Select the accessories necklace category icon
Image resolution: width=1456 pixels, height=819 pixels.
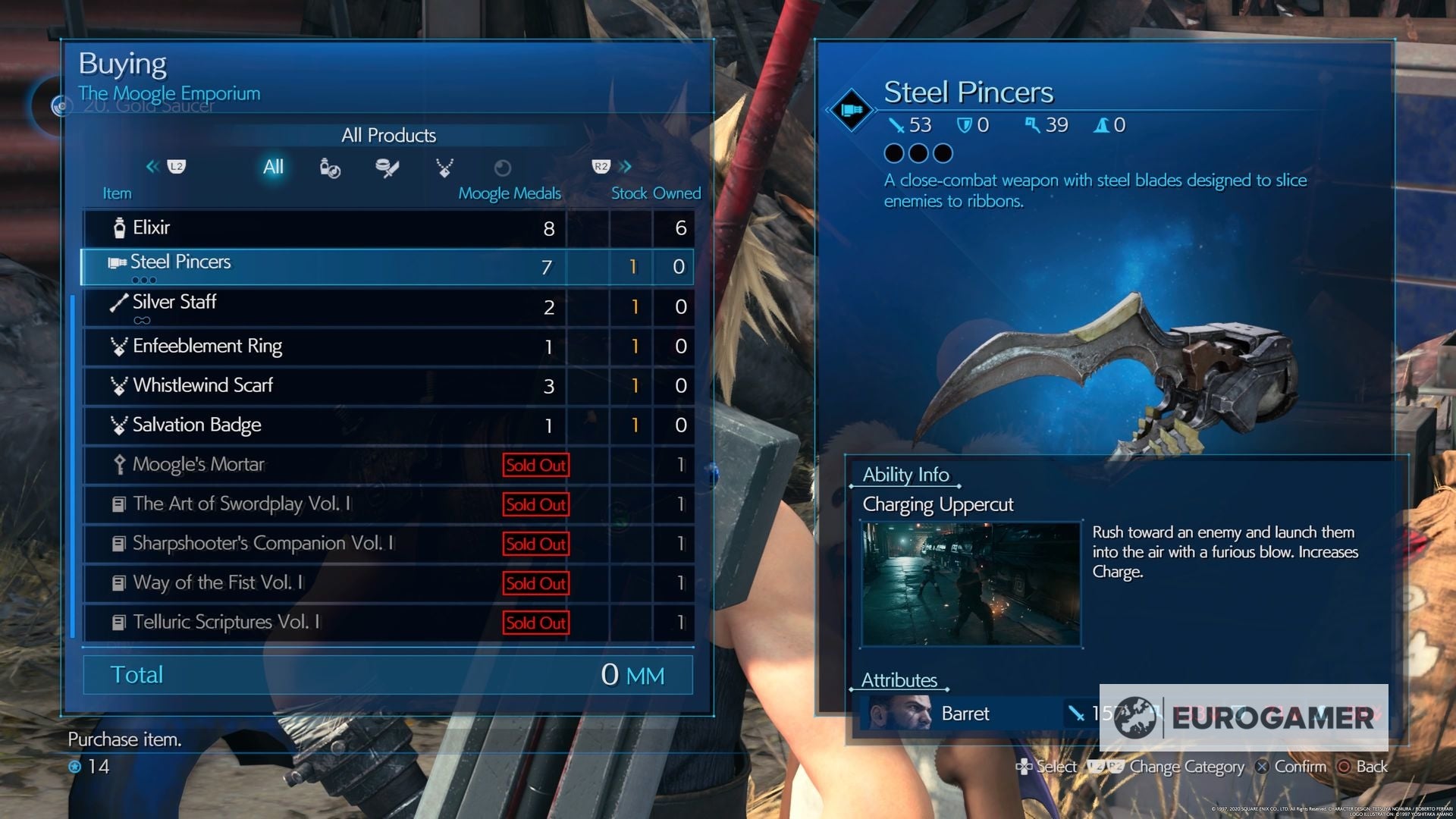(444, 168)
